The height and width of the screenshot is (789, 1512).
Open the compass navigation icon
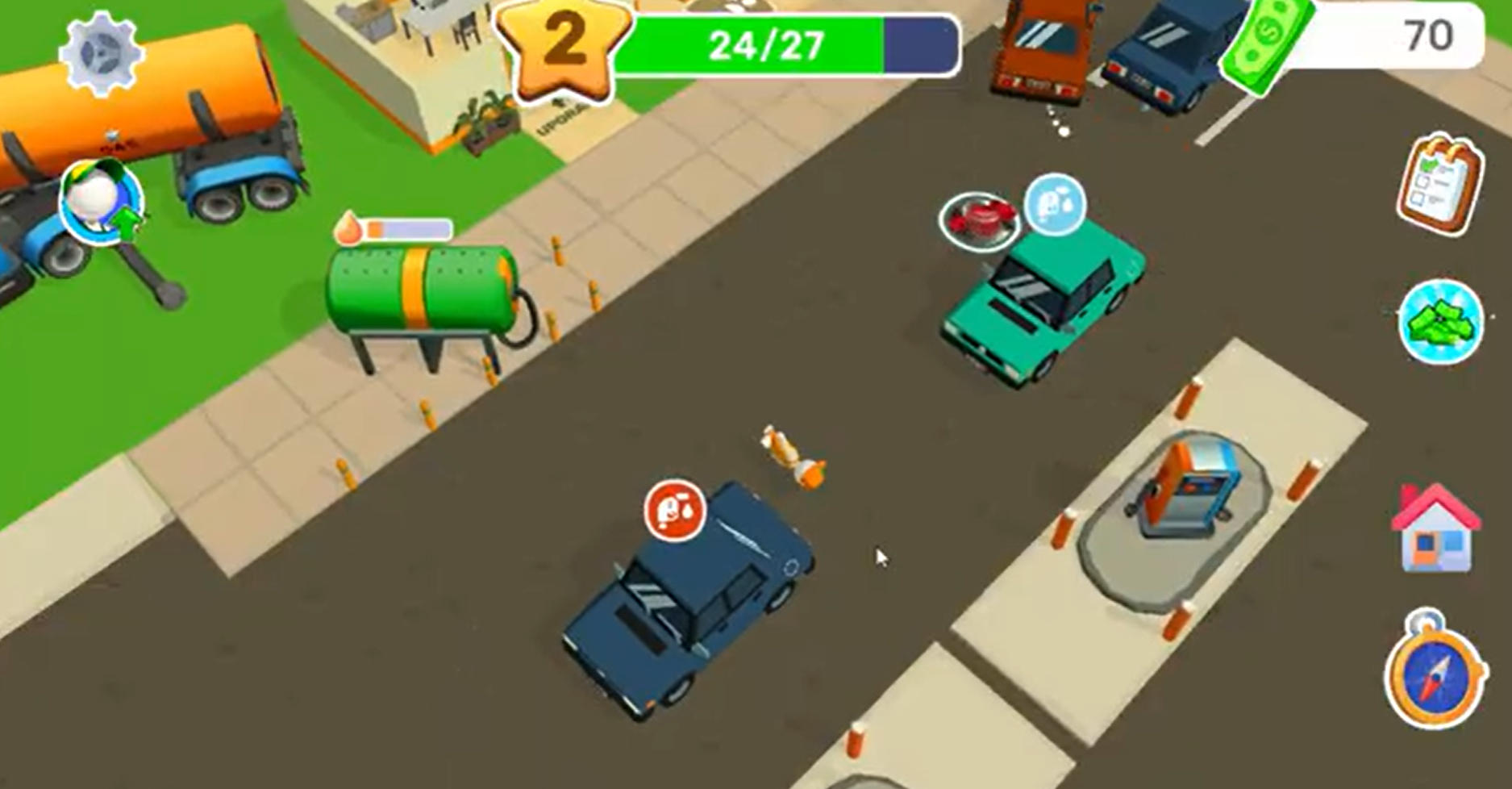point(1439,678)
